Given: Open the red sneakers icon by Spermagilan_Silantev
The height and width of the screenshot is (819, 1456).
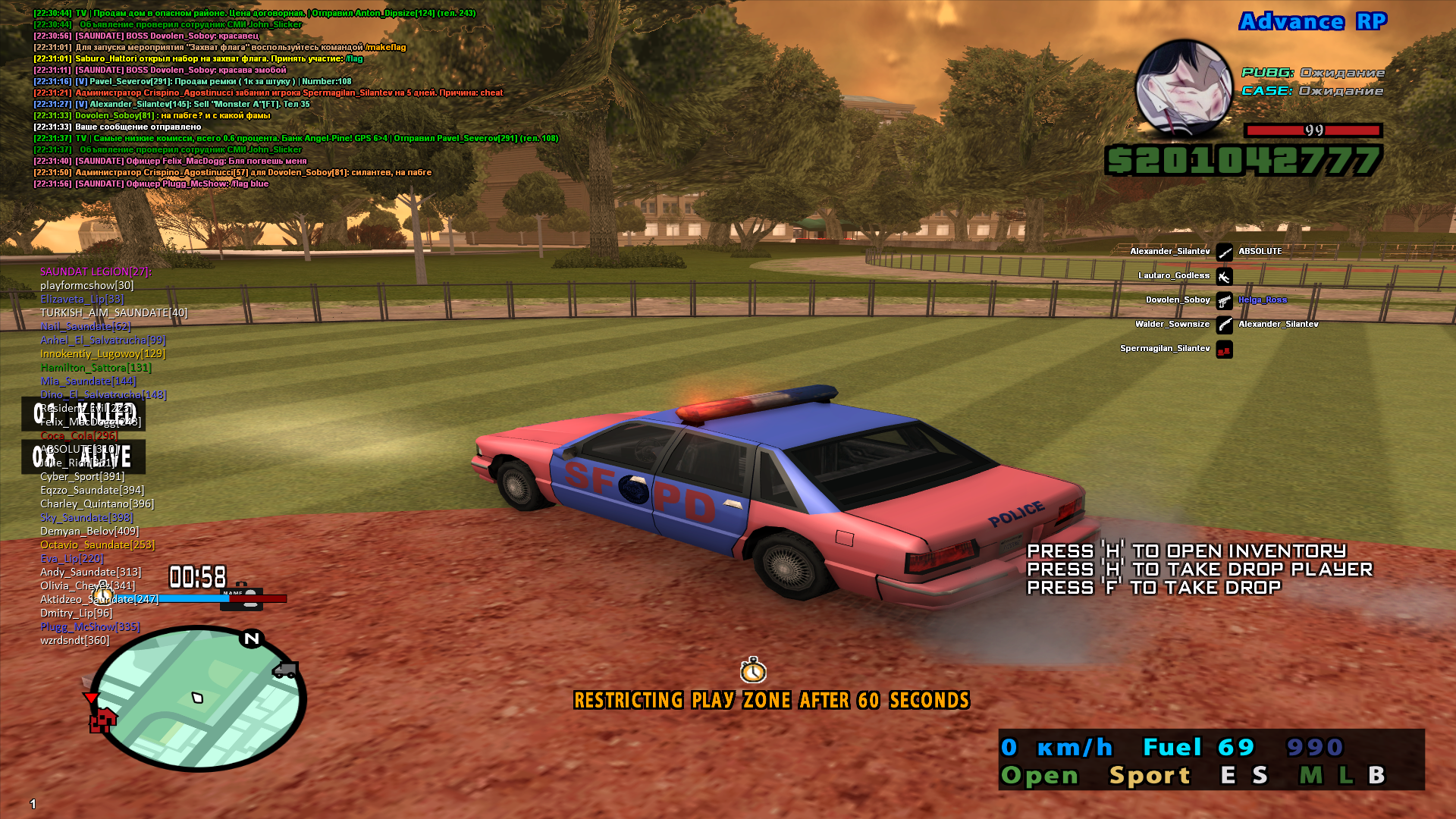Looking at the screenshot, I should point(1224,350).
